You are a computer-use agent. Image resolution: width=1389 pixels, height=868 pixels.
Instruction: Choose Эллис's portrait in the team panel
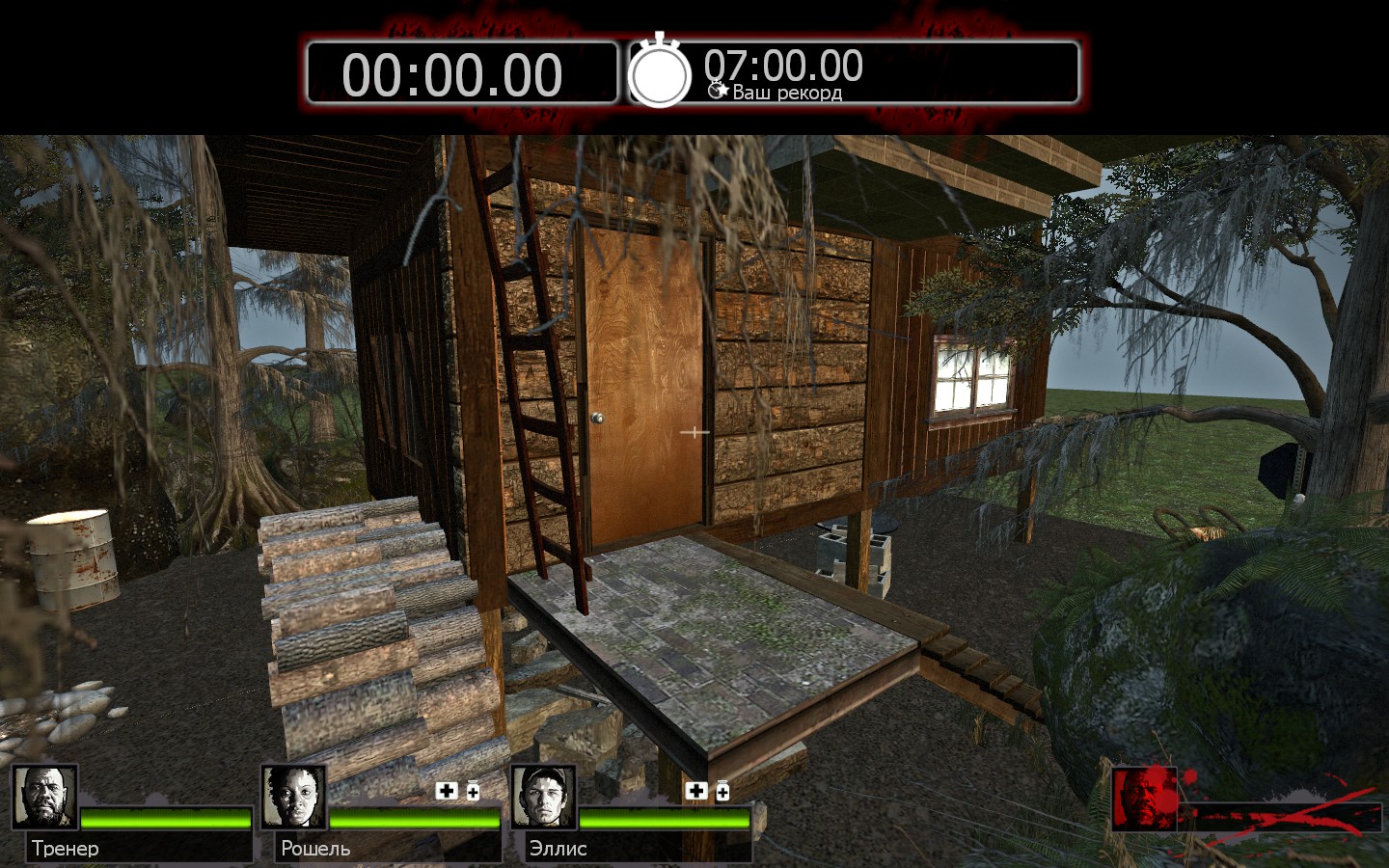pyautogui.click(x=543, y=797)
